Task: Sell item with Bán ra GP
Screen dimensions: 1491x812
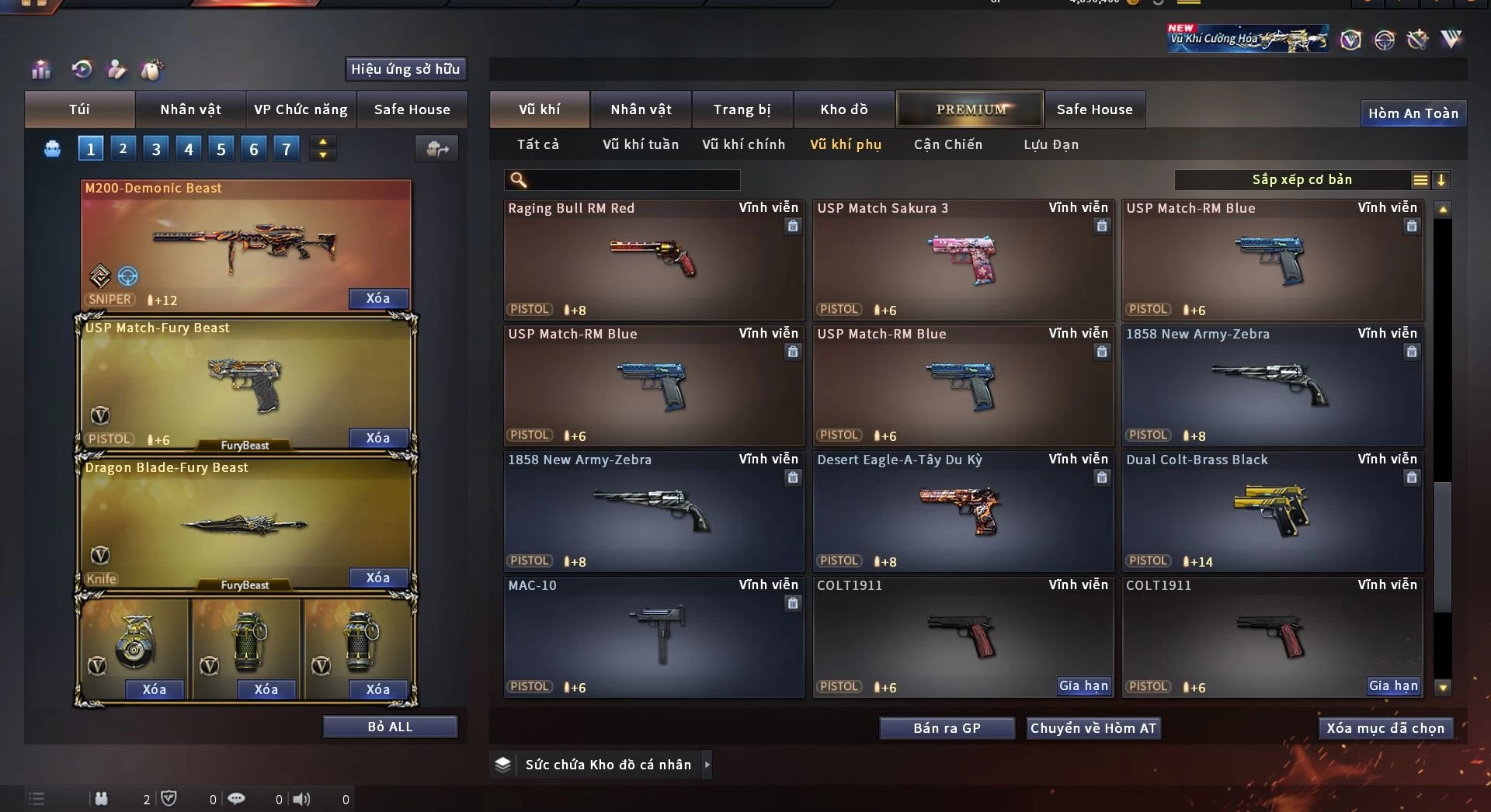Action: tap(947, 728)
